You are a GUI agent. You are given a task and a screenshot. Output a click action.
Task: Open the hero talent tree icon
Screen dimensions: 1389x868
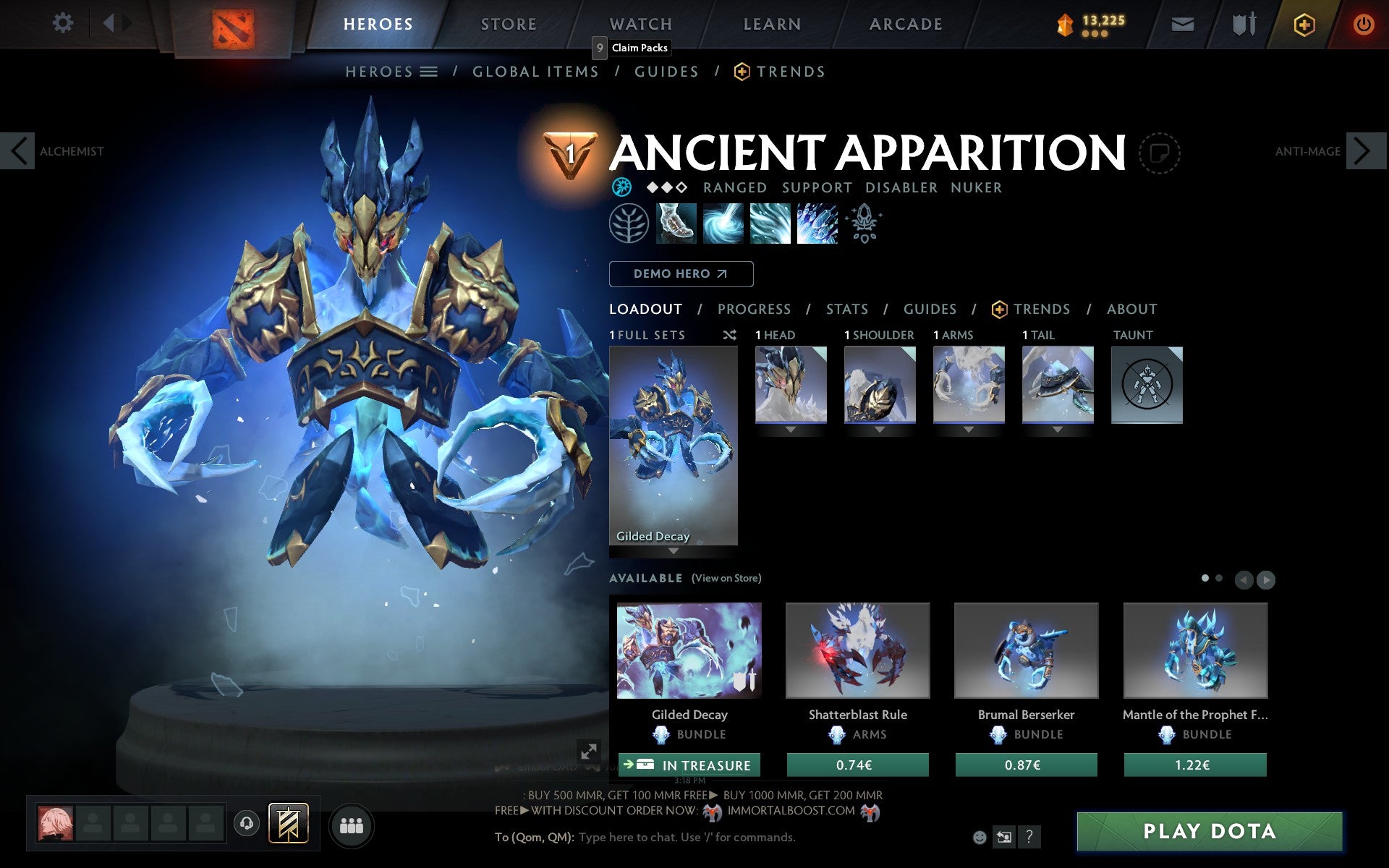pos(628,224)
